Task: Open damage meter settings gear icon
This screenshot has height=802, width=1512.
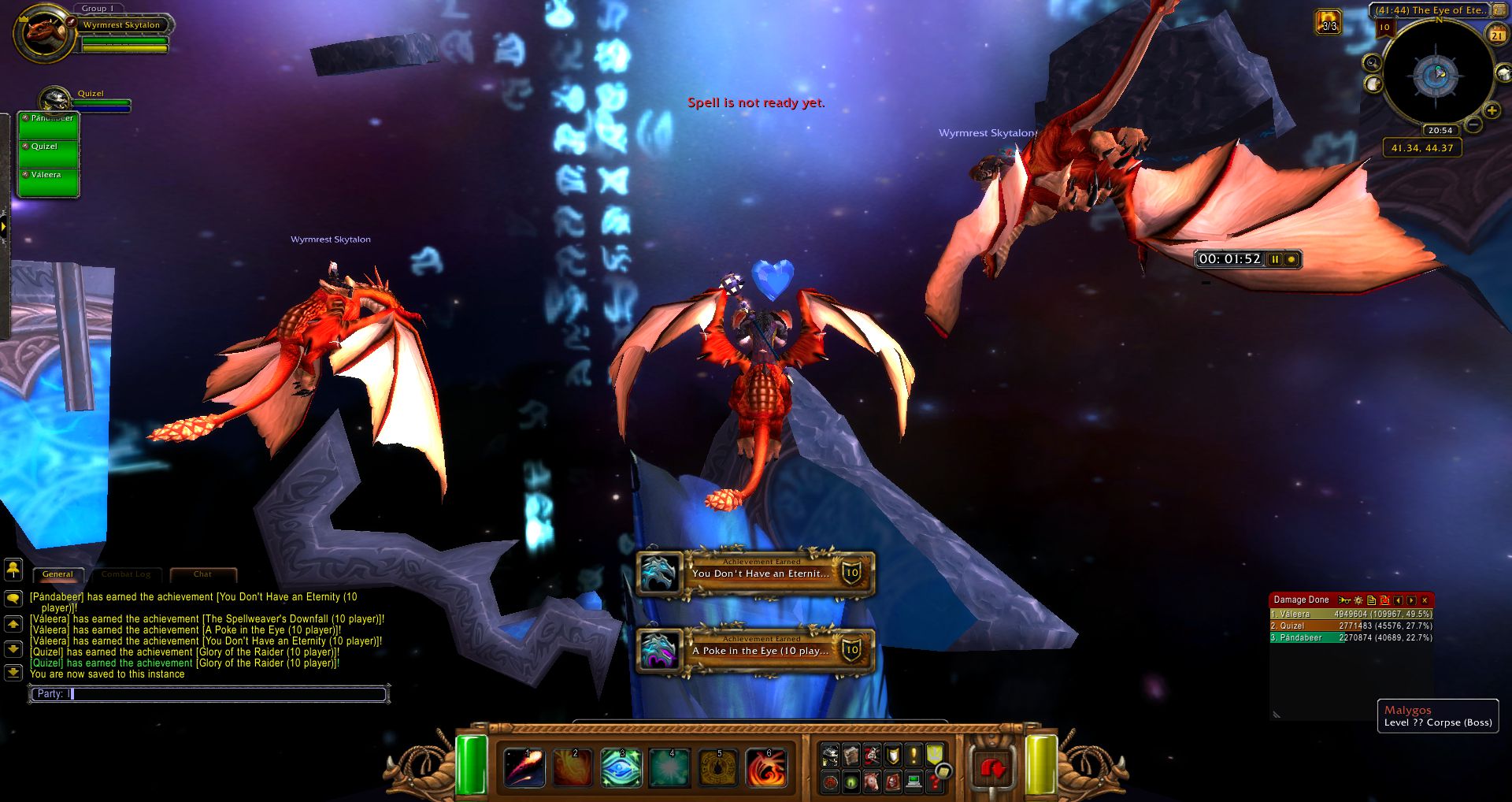Action: 1358,600
